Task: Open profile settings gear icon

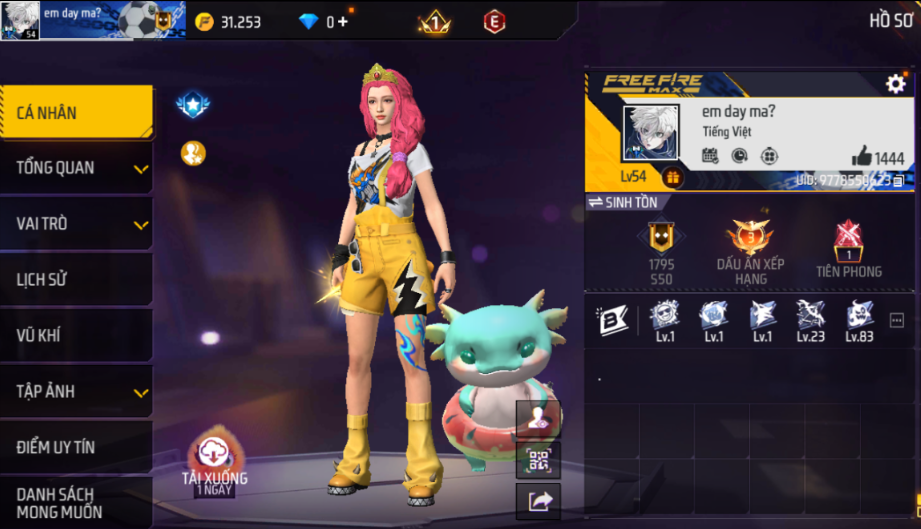Action: click(x=895, y=84)
